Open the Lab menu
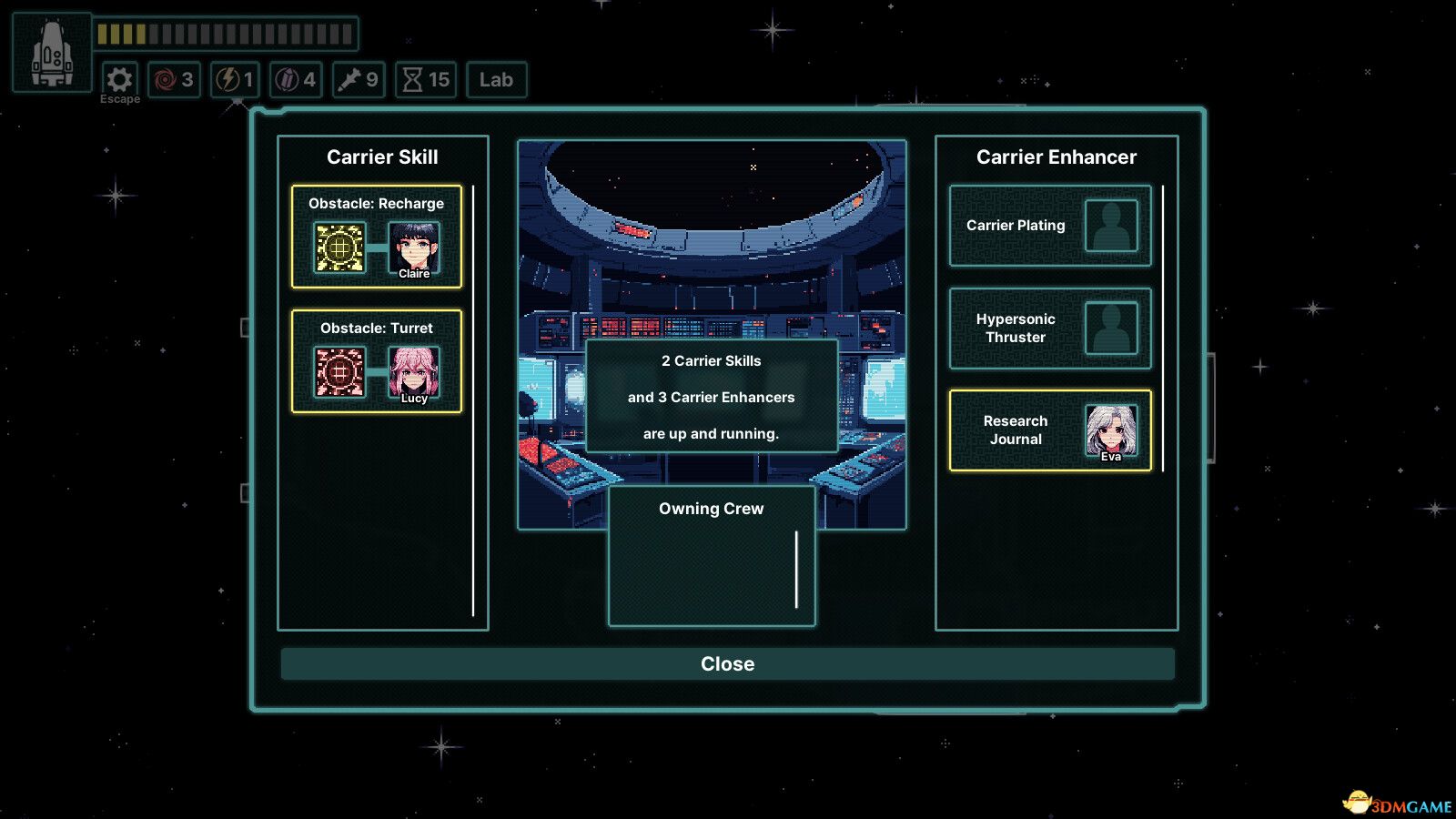 click(496, 80)
